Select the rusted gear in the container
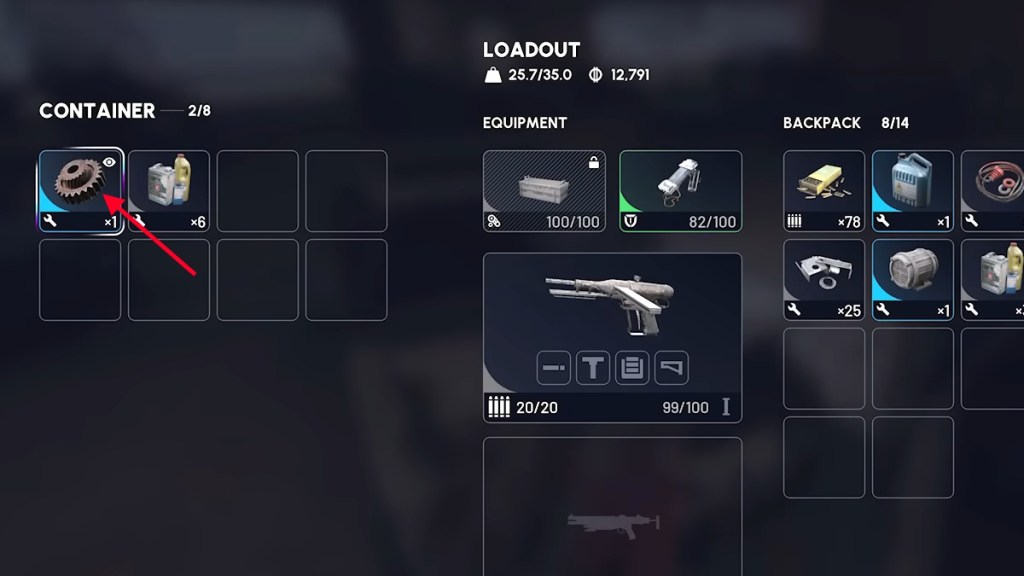The height and width of the screenshot is (576, 1024). coord(80,191)
